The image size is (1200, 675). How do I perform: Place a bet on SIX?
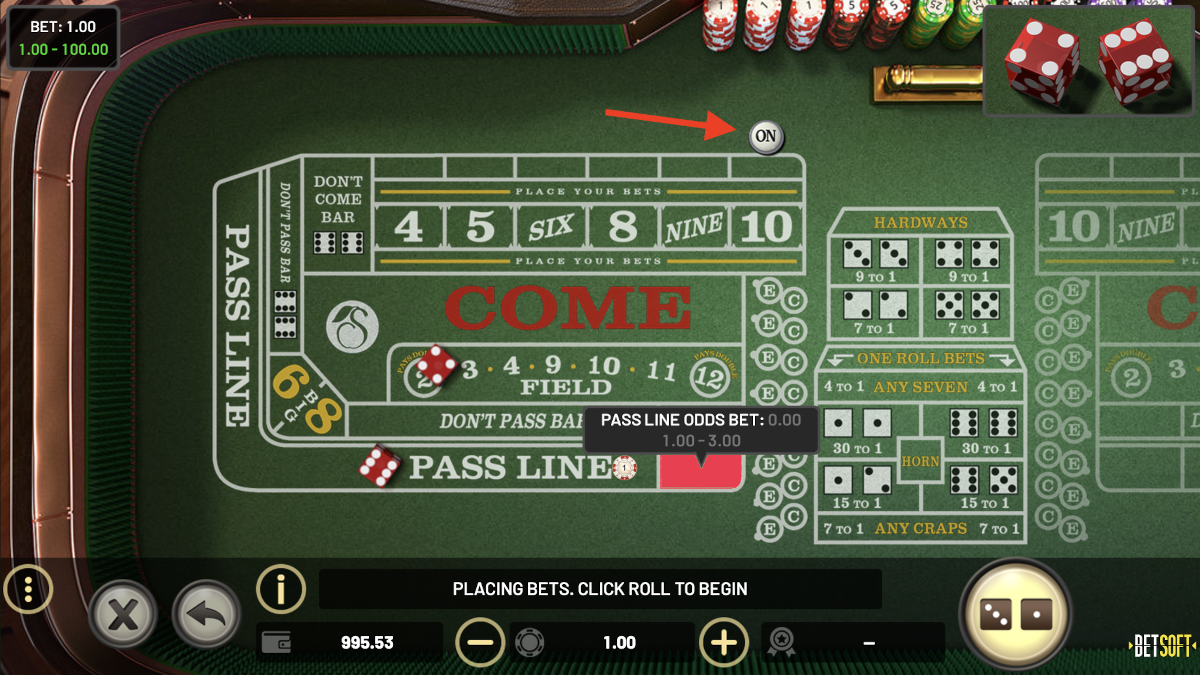tap(551, 227)
